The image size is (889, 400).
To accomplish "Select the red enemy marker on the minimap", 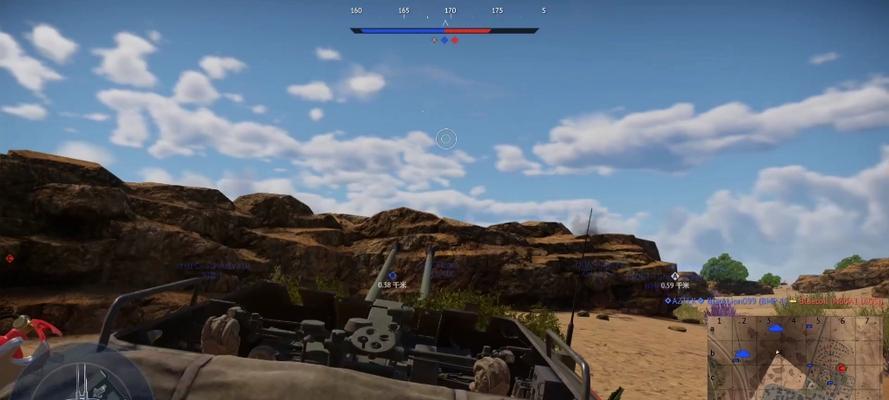I will [842, 367].
